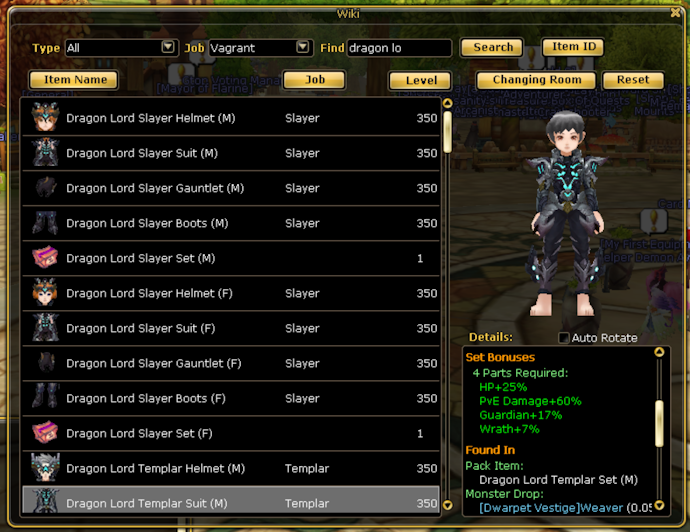The image size is (690, 532).
Task: Choose Dragon Lord Slayer Set (F) entry
Action: 230,433
